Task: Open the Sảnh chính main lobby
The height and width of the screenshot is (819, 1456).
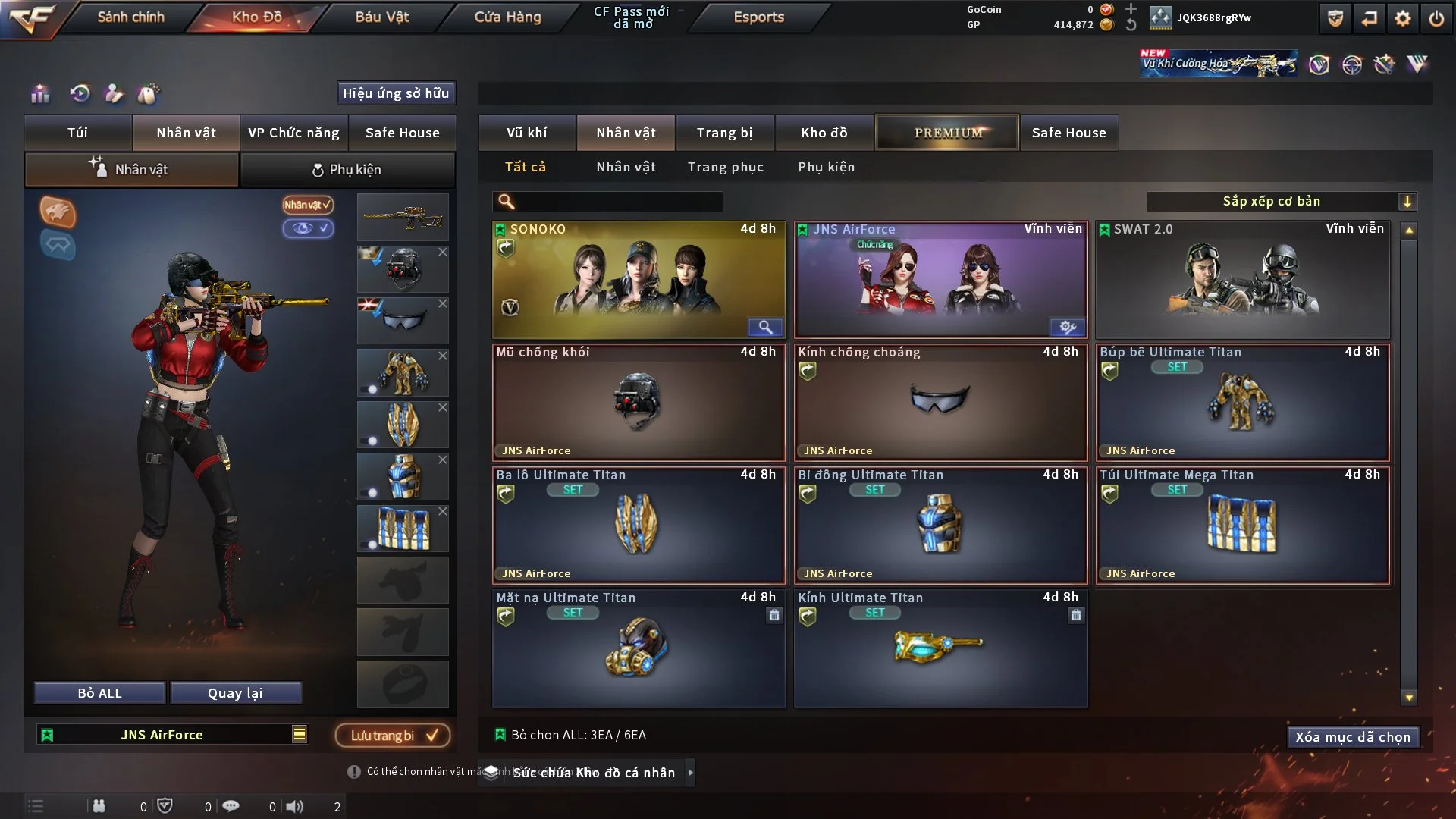Action: [x=130, y=17]
